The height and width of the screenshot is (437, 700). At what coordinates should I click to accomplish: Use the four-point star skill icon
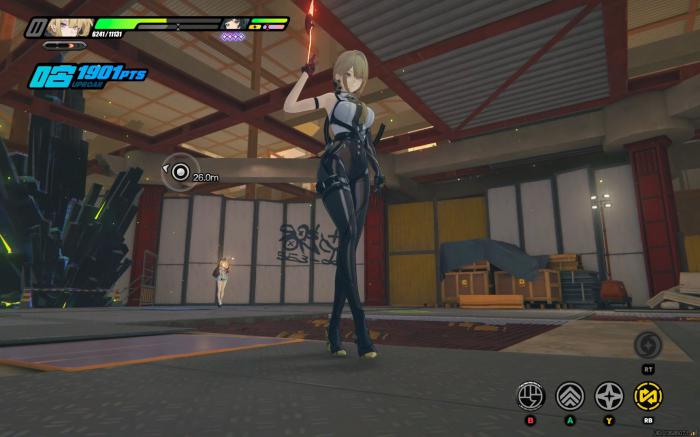point(609,397)
